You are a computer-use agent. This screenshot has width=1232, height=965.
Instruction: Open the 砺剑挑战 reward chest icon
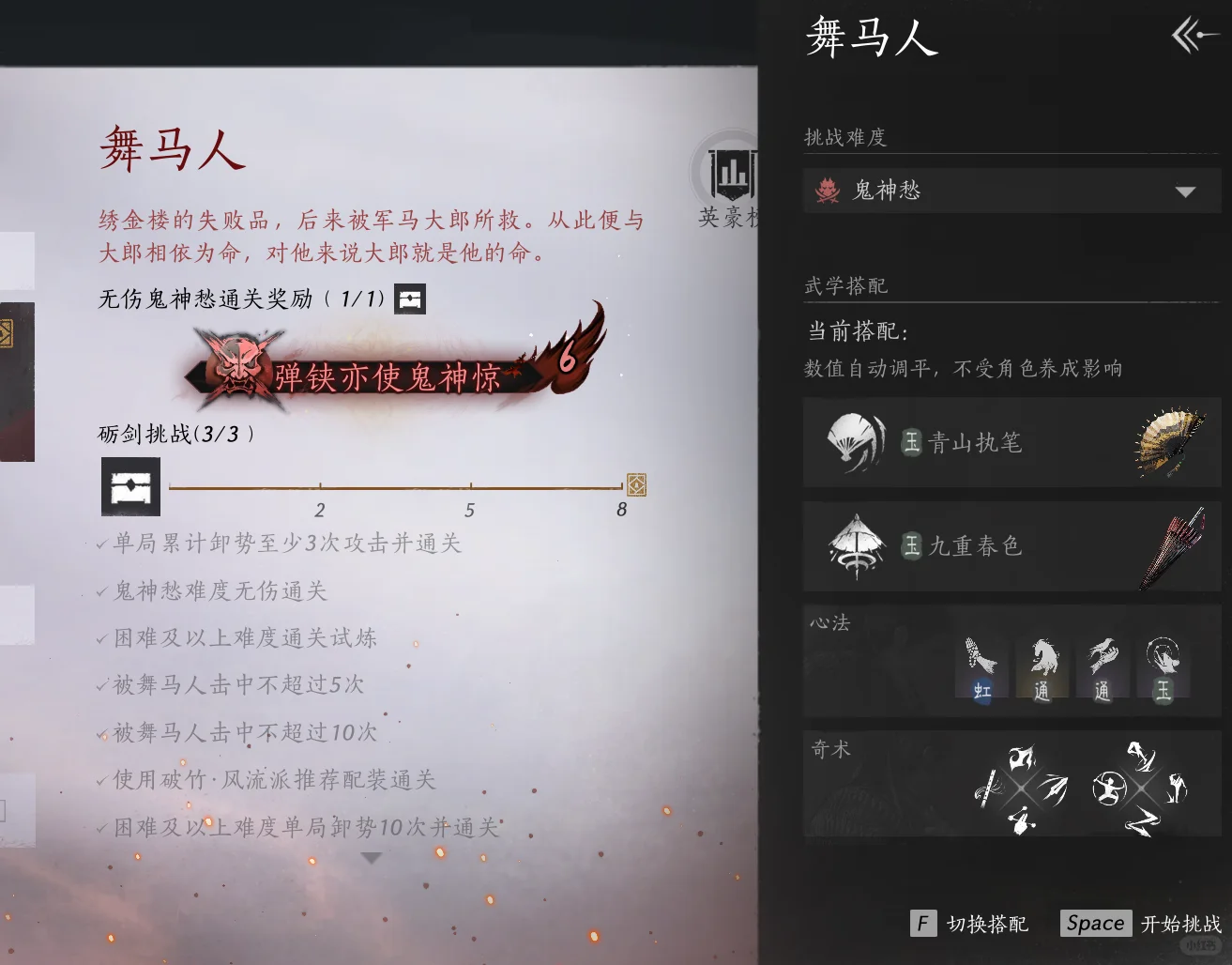130,486
